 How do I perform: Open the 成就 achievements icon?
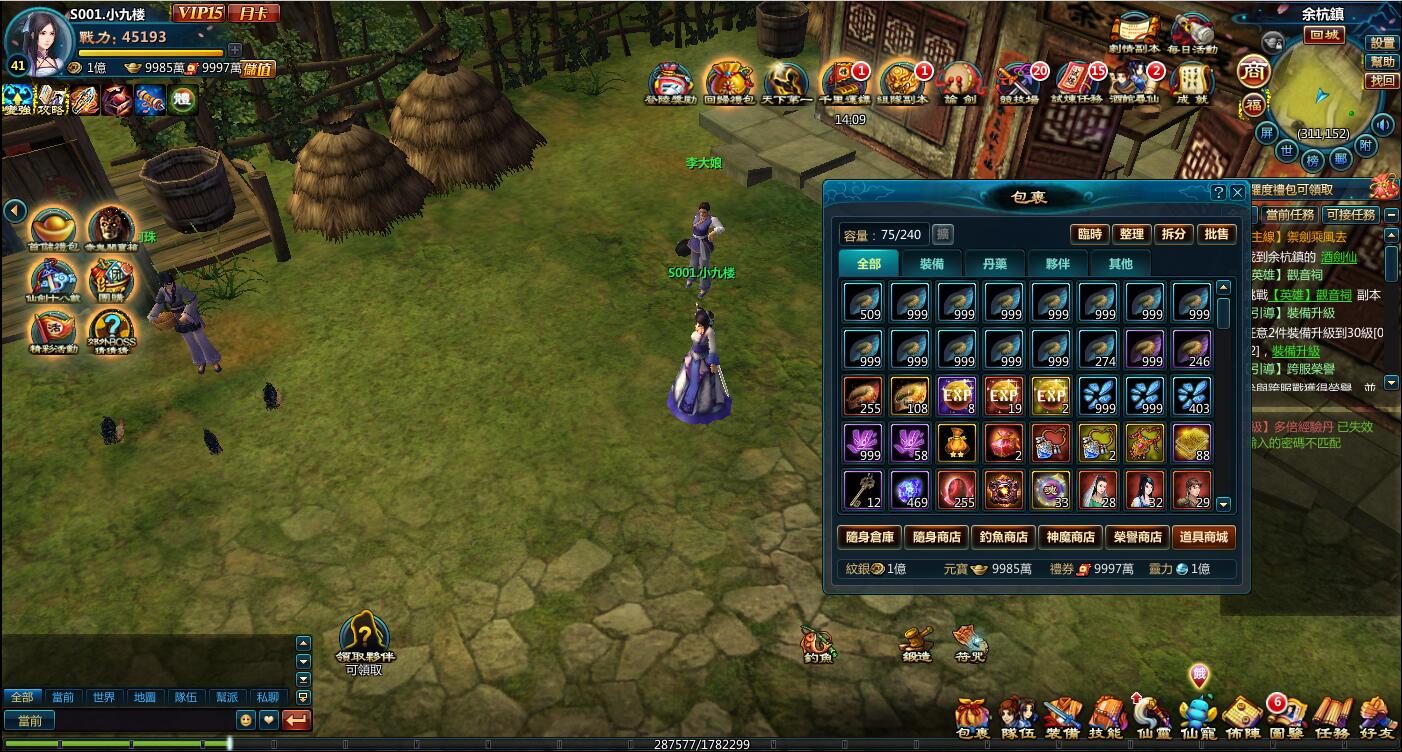[1190, 83]
